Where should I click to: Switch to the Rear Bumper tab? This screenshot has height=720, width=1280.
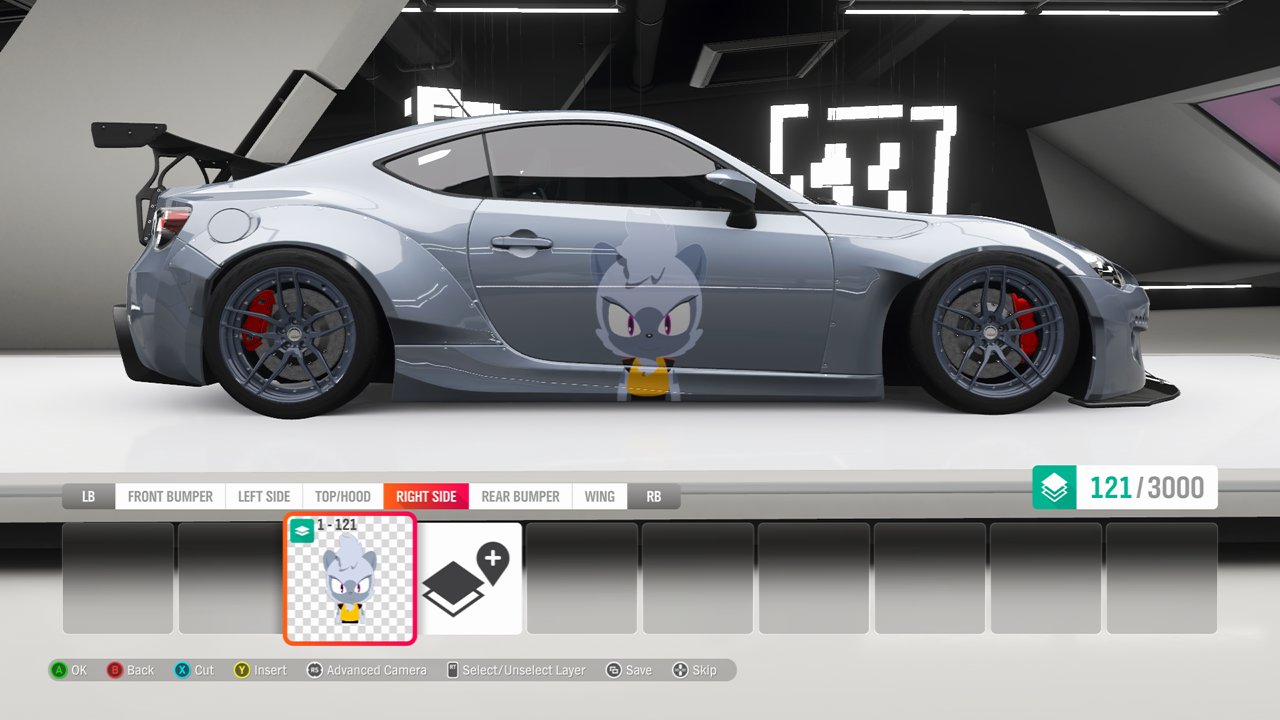[520, 497]
